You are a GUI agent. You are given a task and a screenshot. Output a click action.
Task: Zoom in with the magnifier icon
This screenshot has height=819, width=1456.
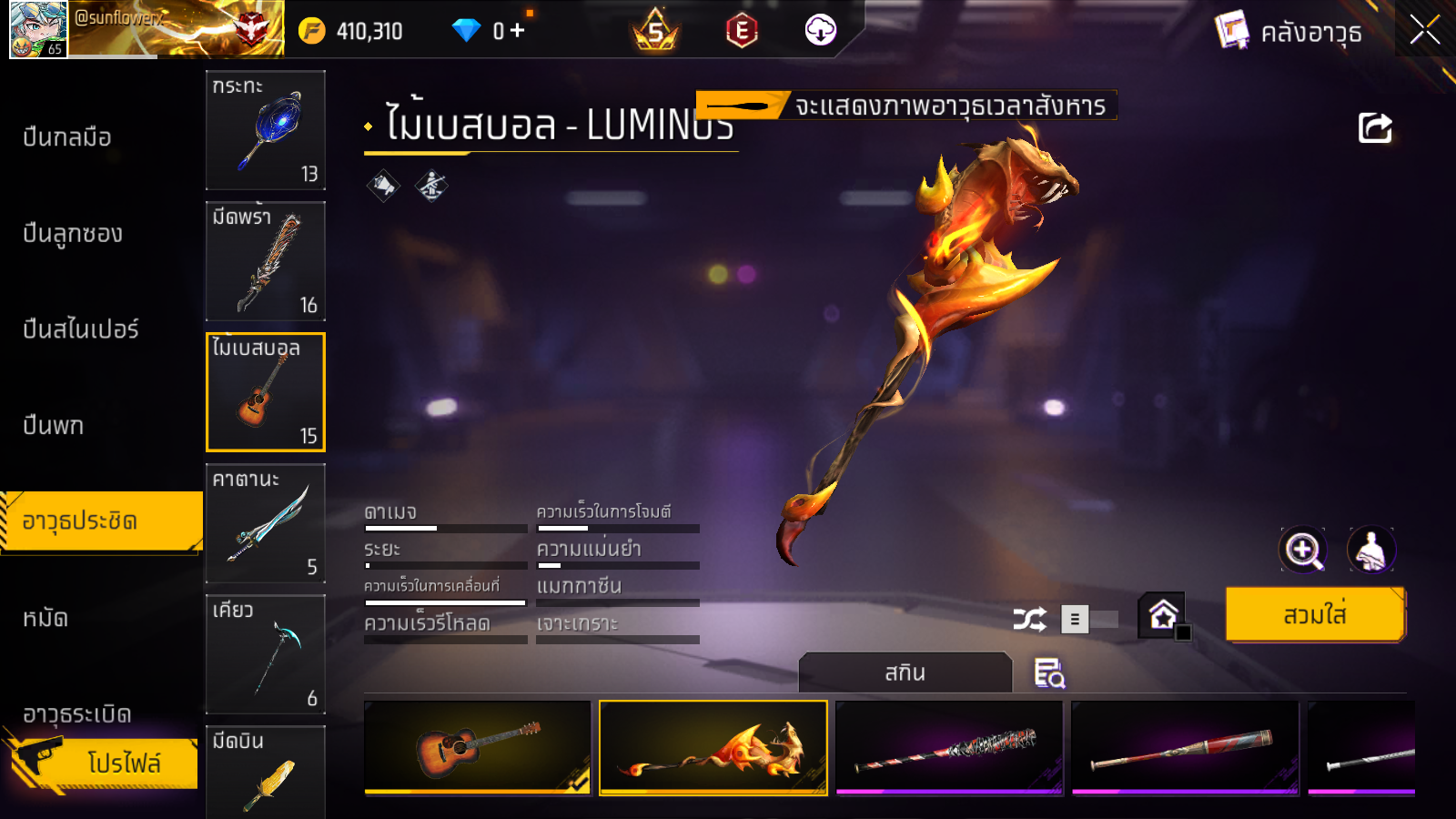(x=1303, y=550)
